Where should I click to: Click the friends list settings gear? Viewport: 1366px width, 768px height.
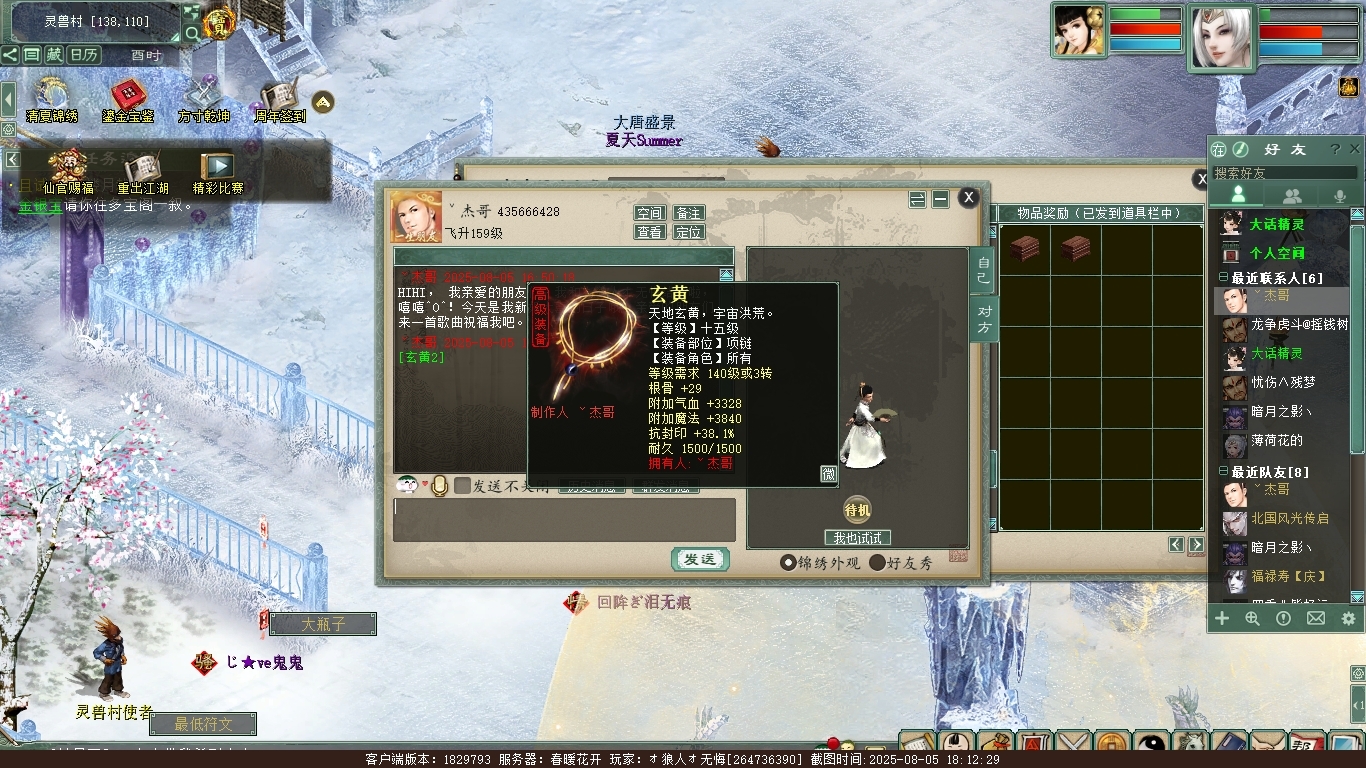[x=1348, y=619]
